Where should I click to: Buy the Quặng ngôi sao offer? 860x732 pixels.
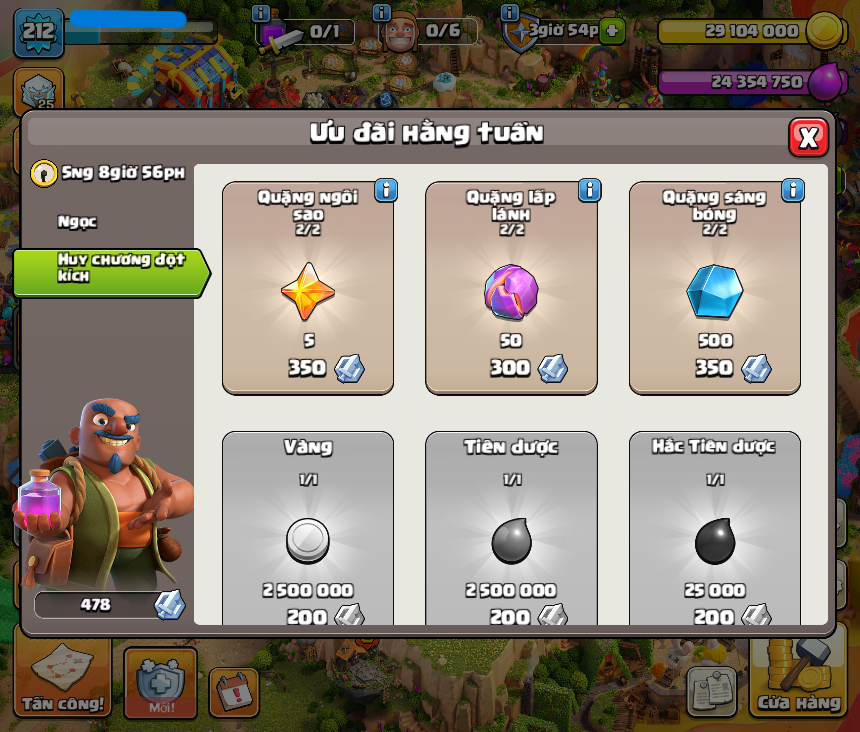tap(308, 288)
